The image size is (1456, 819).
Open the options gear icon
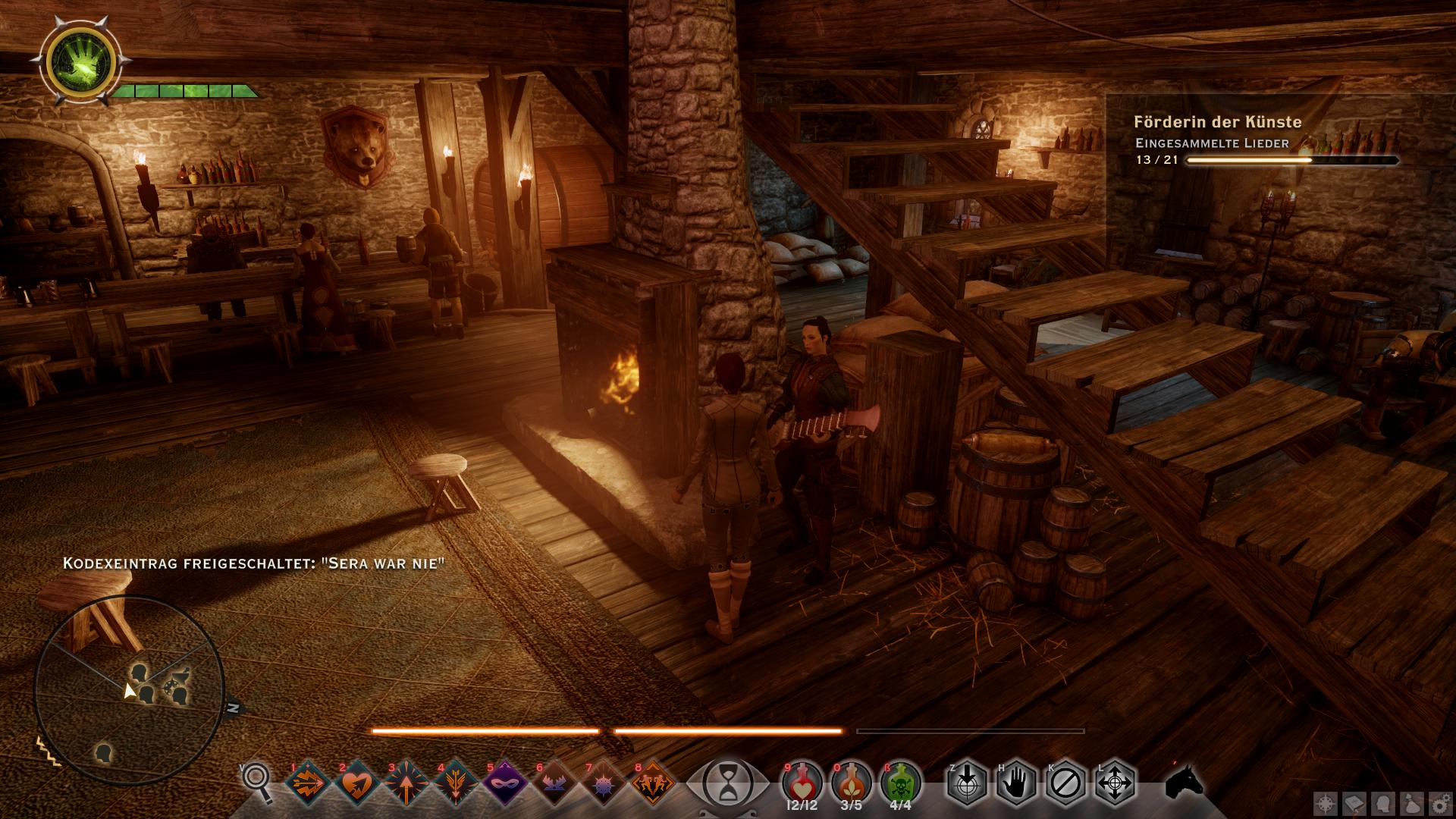point(1440,804)
